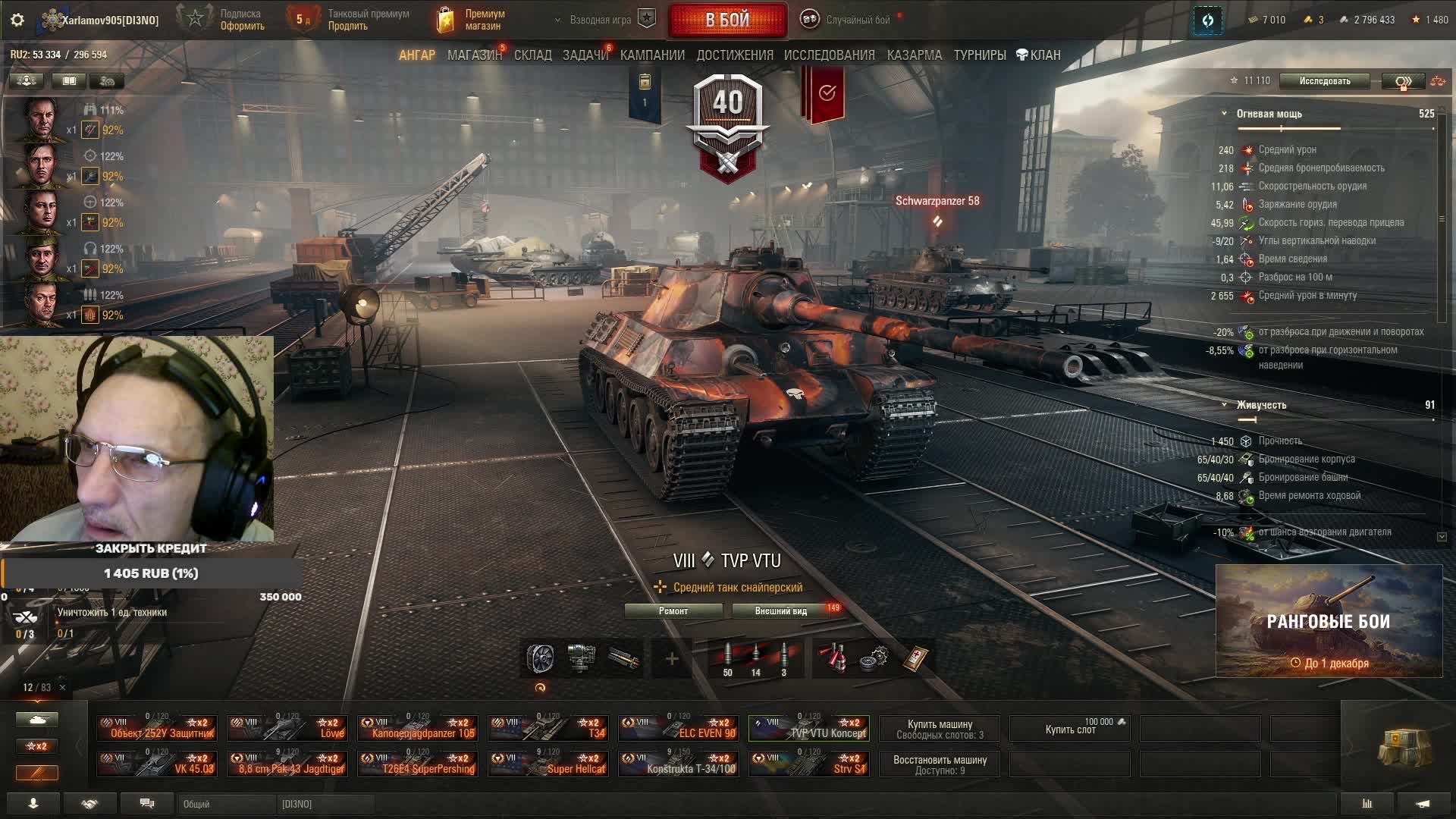The width and height of the screenshot is (1456, 819).
Task: Show the КАЗАРМА barracks tab
Action: click(x=914, y=55)
